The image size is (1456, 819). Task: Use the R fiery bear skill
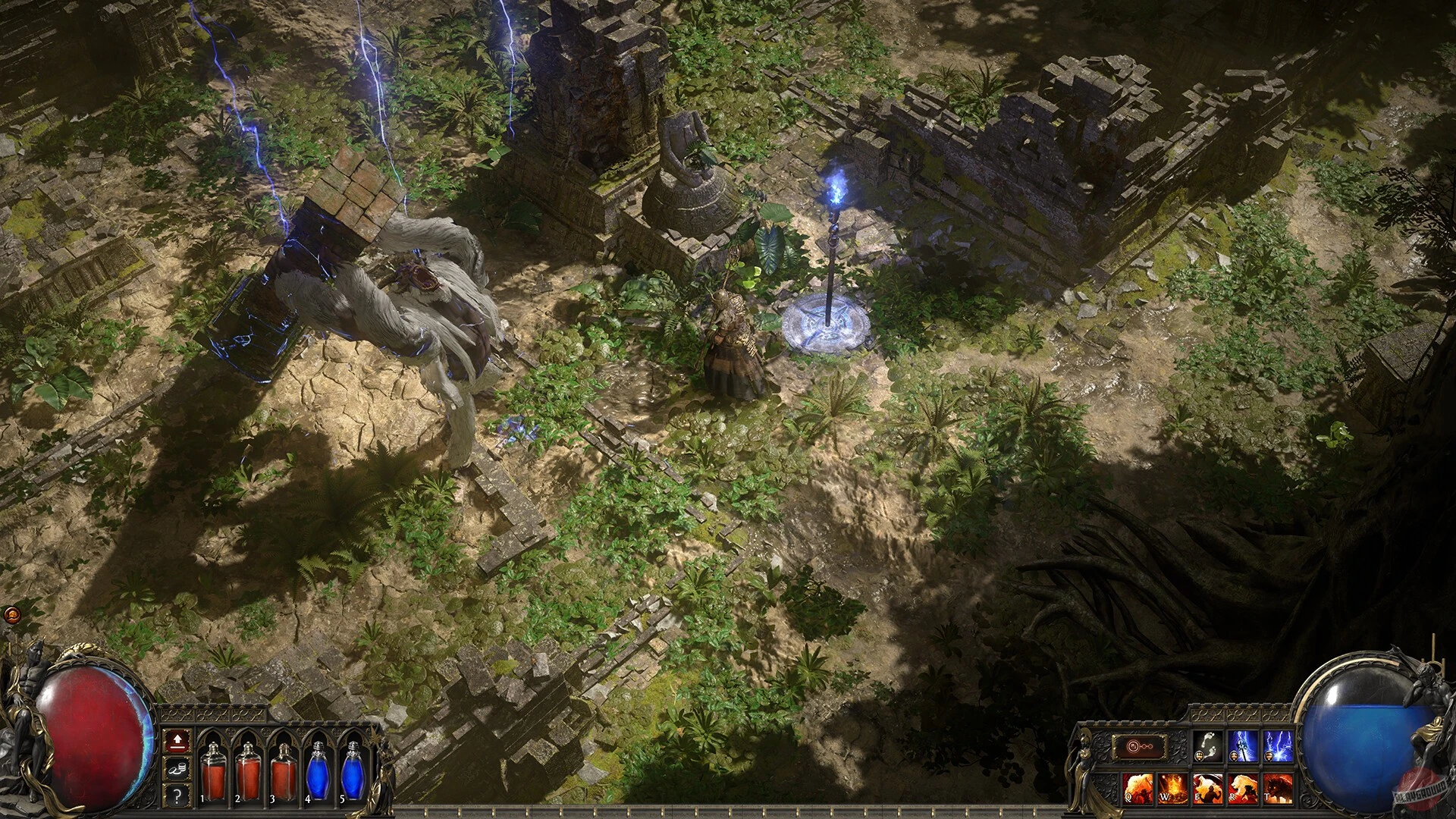click(1242, 789)
